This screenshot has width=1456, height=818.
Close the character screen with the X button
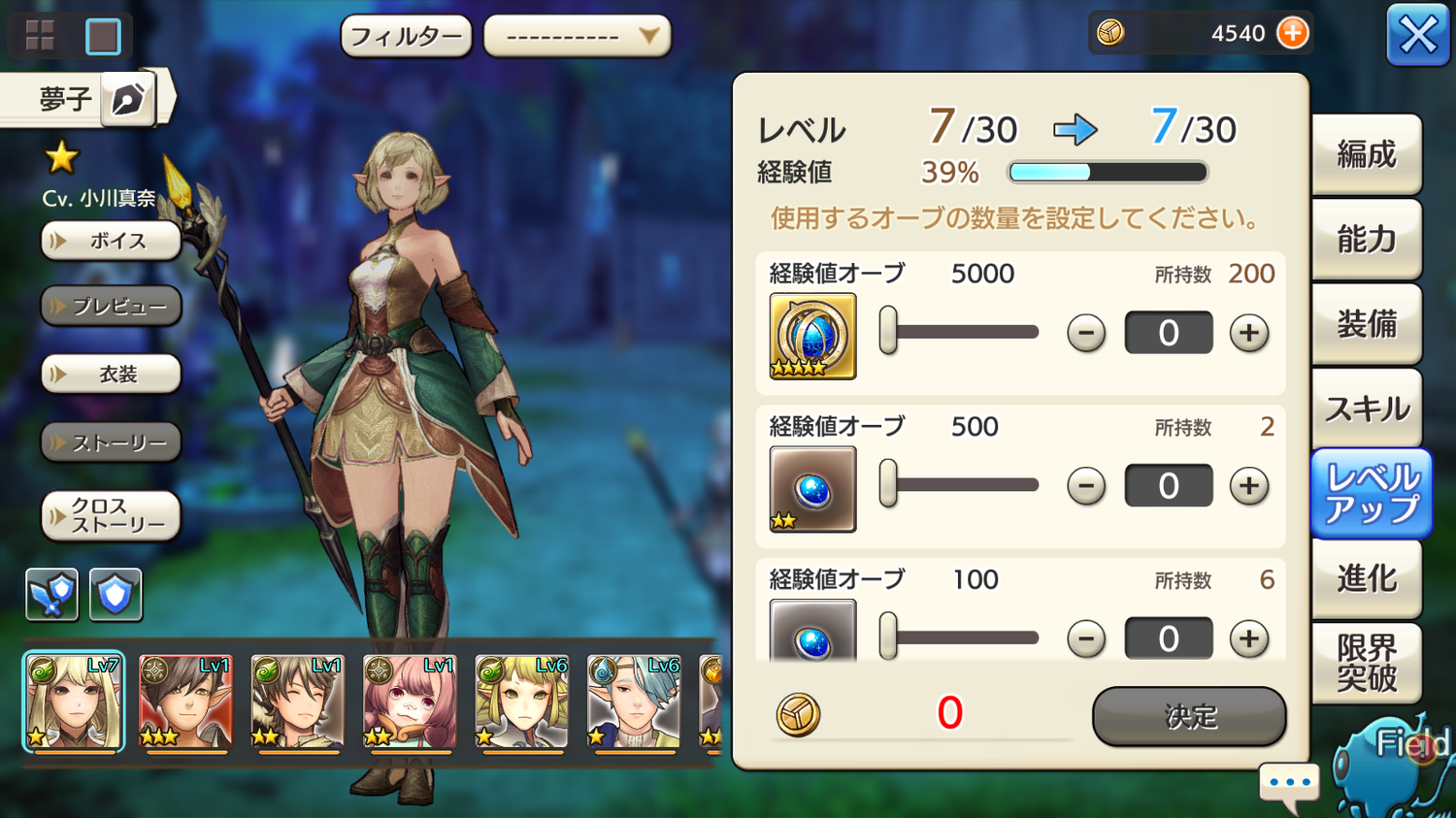[x=1417, y=36]
